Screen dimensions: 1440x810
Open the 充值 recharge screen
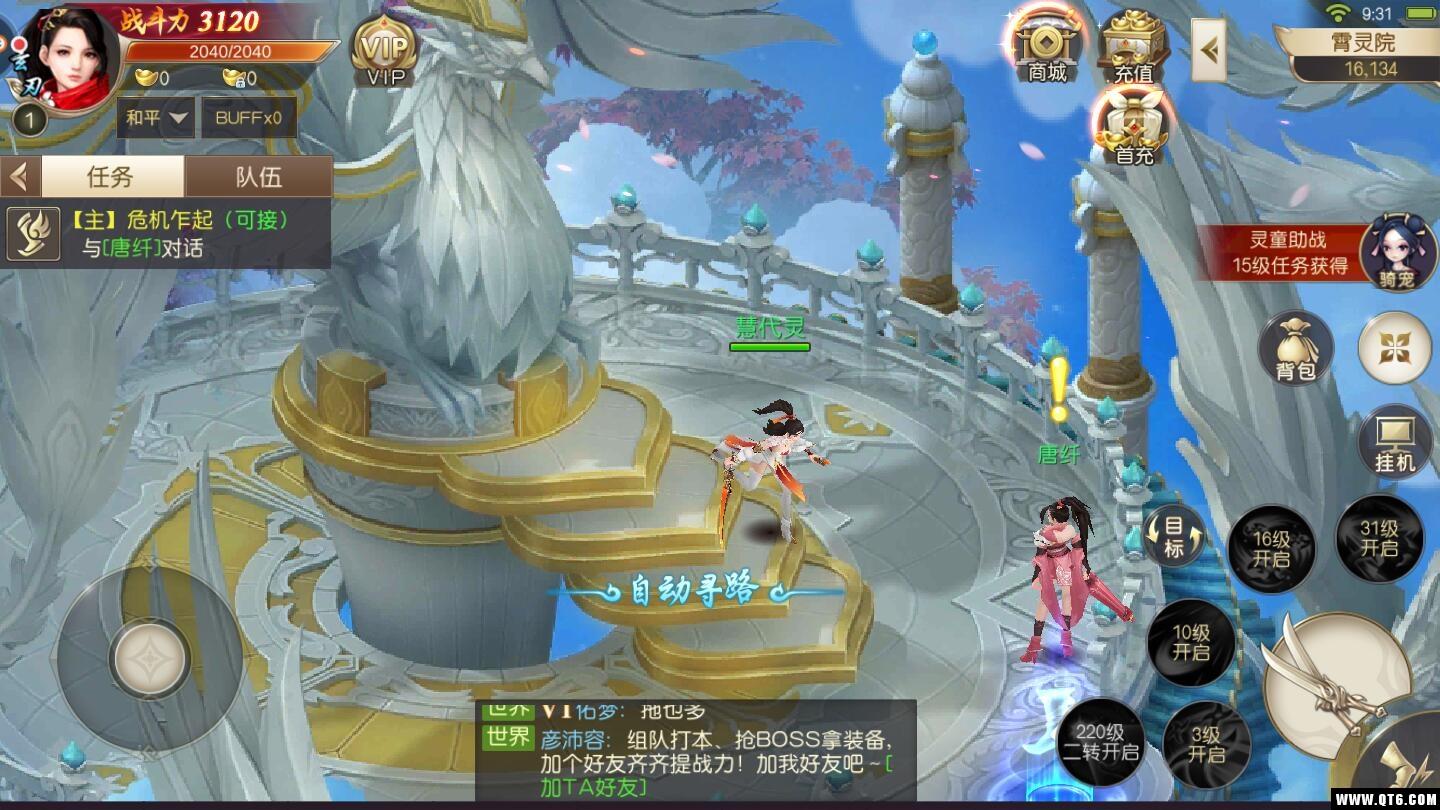(1133, 47)
